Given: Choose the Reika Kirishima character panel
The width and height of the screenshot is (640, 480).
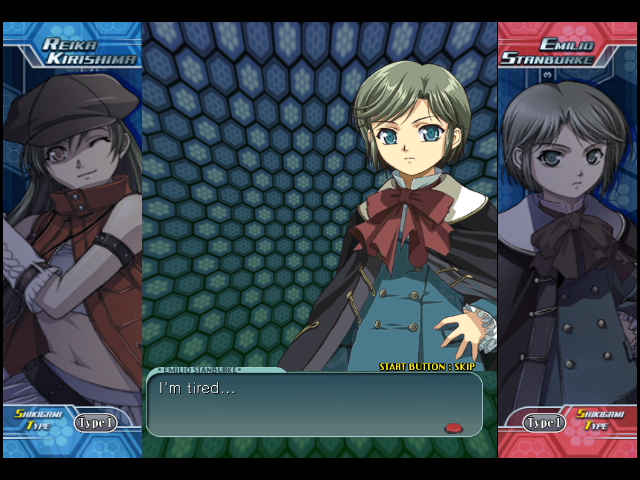Looking at the screenshot, I should point(72,240).
